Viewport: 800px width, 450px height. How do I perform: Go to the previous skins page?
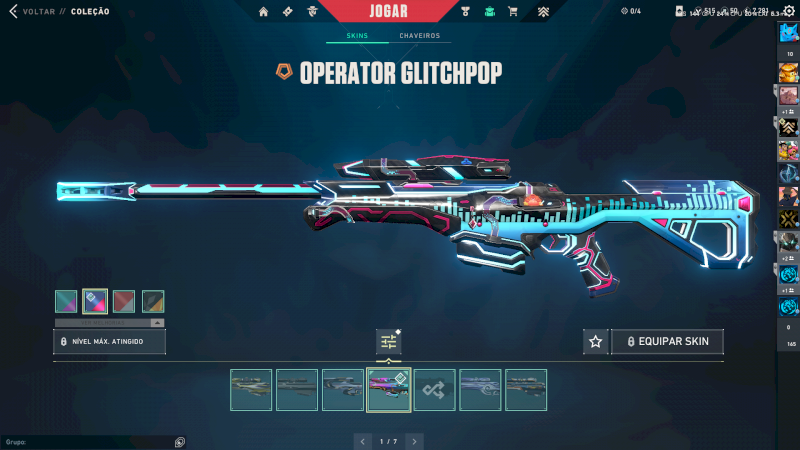363,441
